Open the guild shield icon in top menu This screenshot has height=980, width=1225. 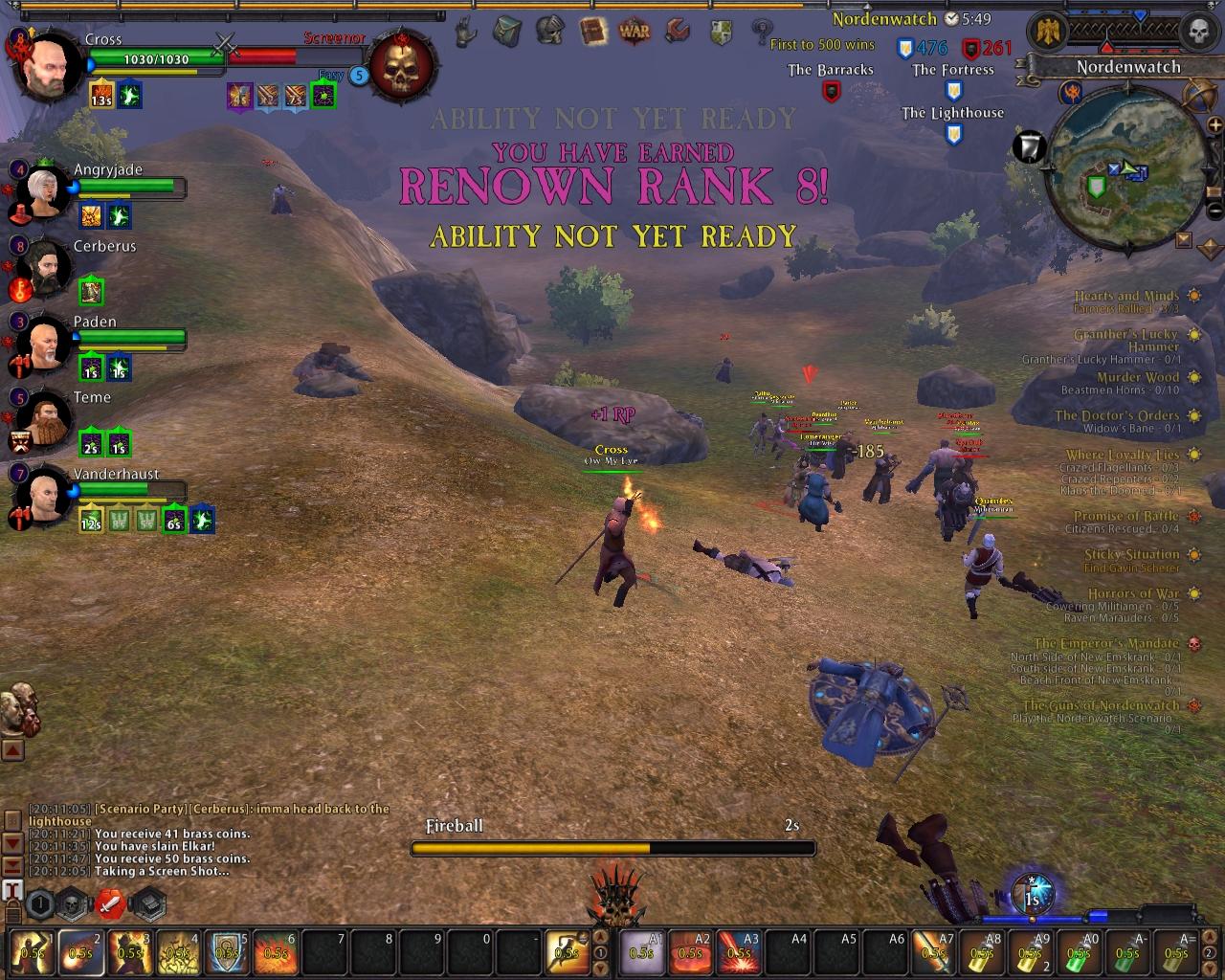[x=721, y=32]
